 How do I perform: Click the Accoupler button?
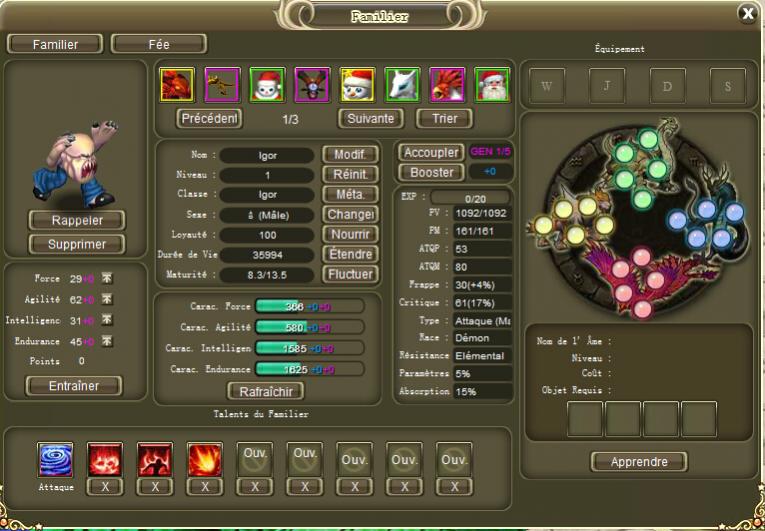tap(430, 153)
